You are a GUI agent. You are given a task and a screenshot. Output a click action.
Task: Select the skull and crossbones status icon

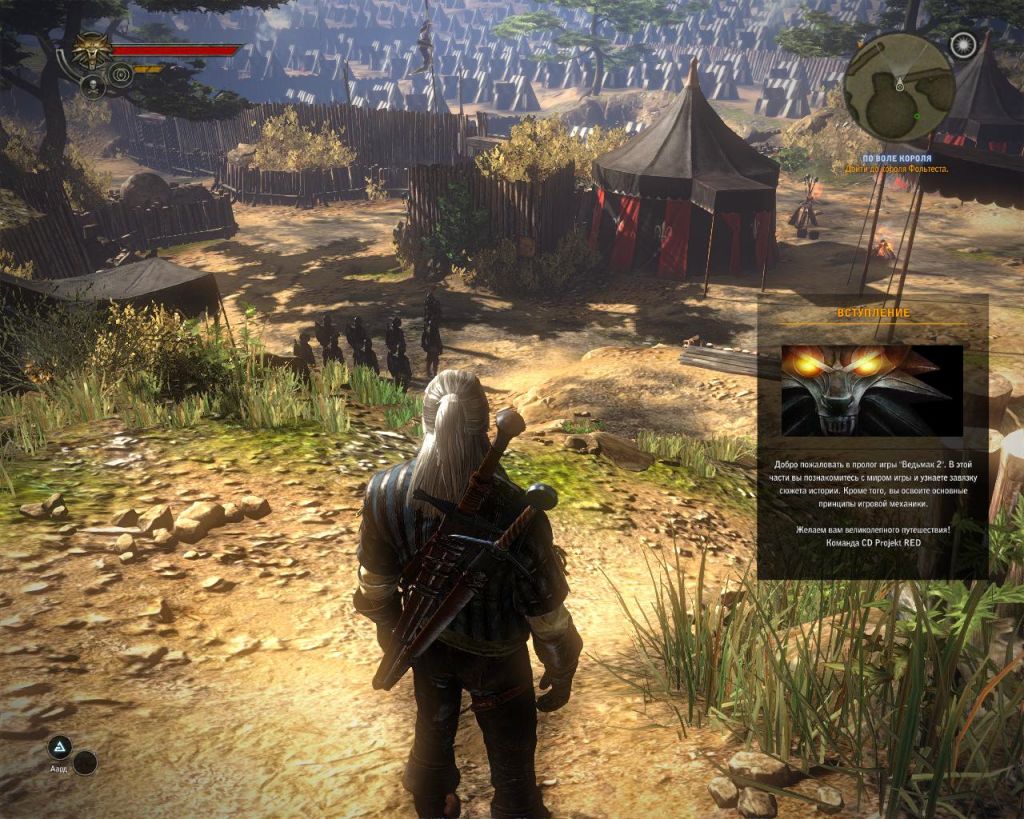pos(92,87)
